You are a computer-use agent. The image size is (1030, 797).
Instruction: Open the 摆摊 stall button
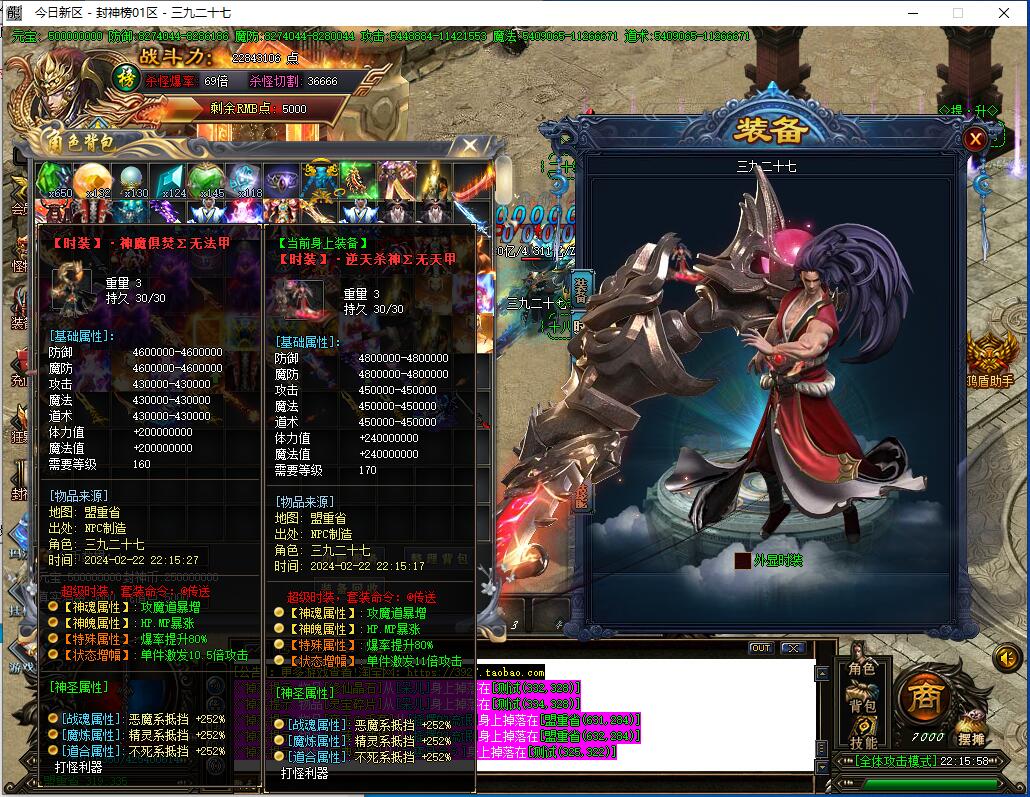(x=971, y=729)
